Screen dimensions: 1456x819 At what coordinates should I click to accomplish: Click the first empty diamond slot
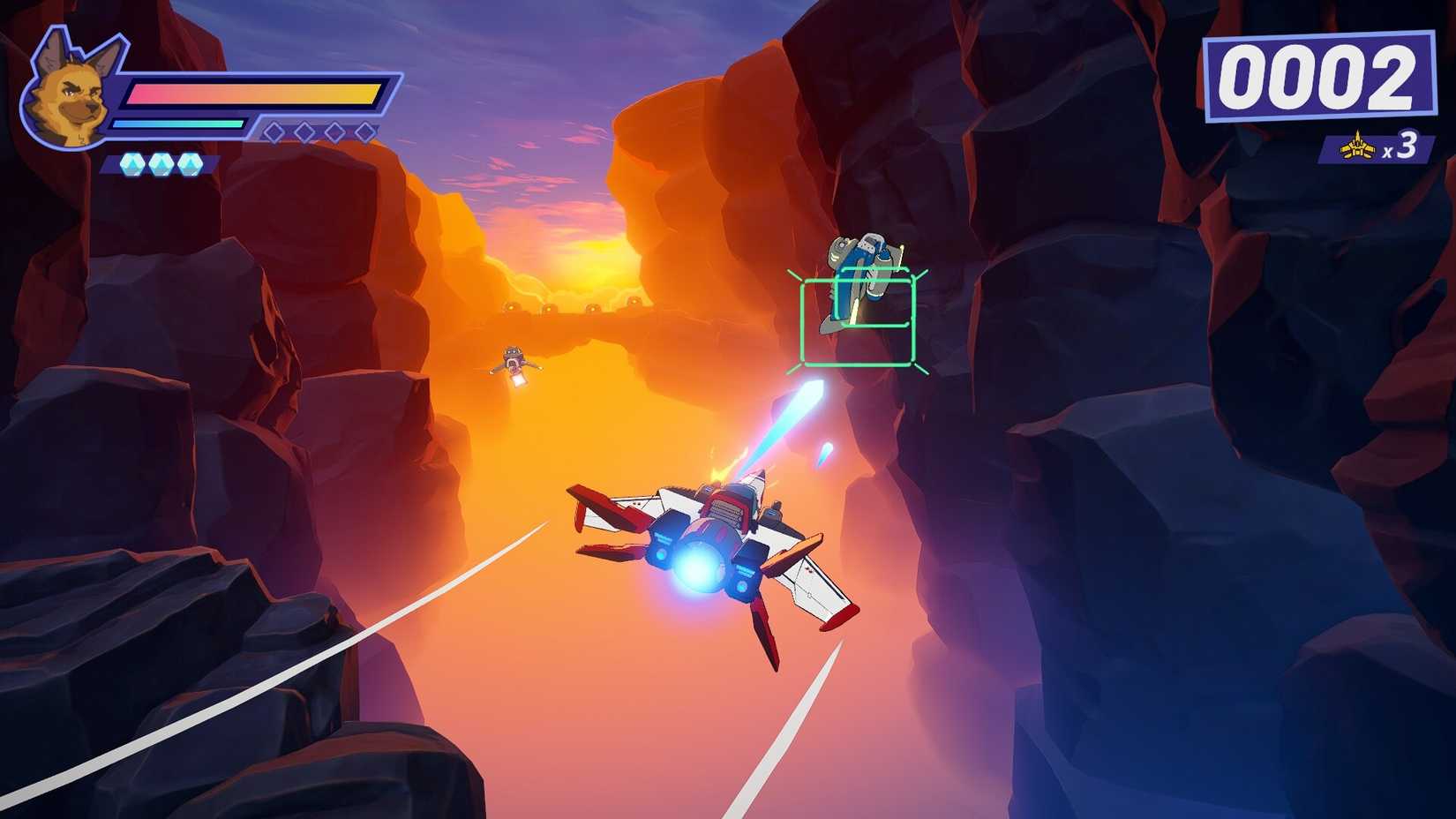point(274,131)
